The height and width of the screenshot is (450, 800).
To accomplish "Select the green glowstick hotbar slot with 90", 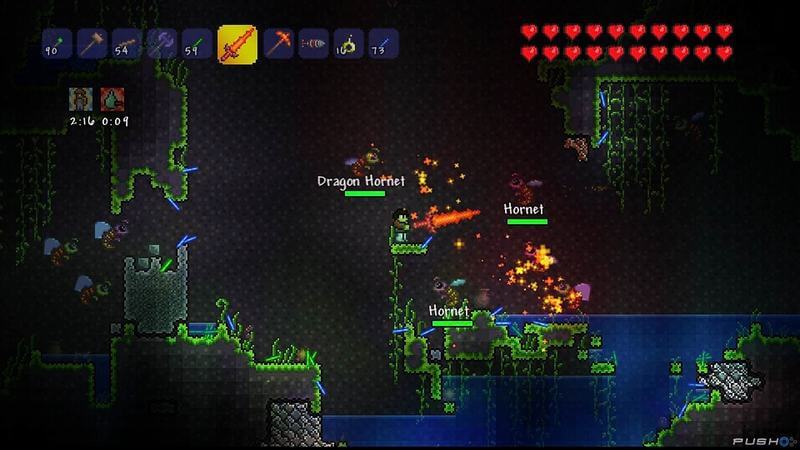I will pyautogui.click(x=57, y=44).
